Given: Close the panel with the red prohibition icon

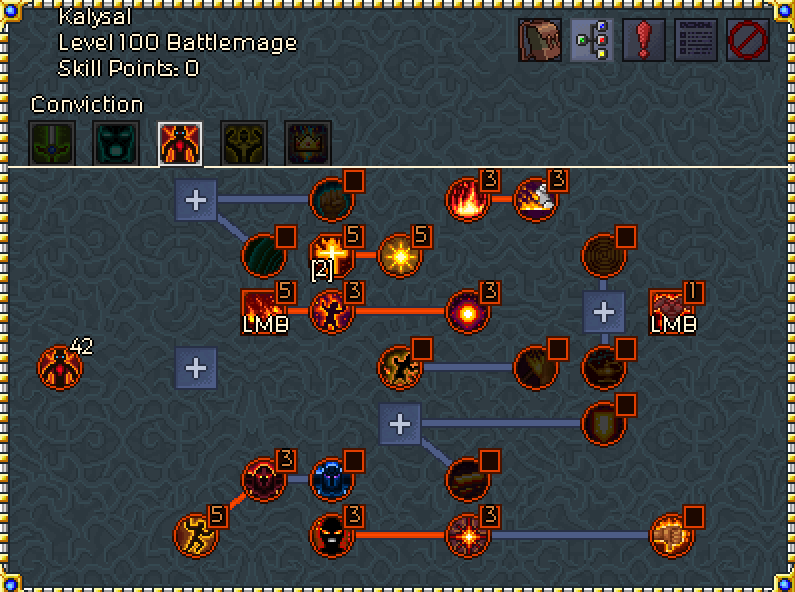Looking at the screenshot, I should [748, 41].
